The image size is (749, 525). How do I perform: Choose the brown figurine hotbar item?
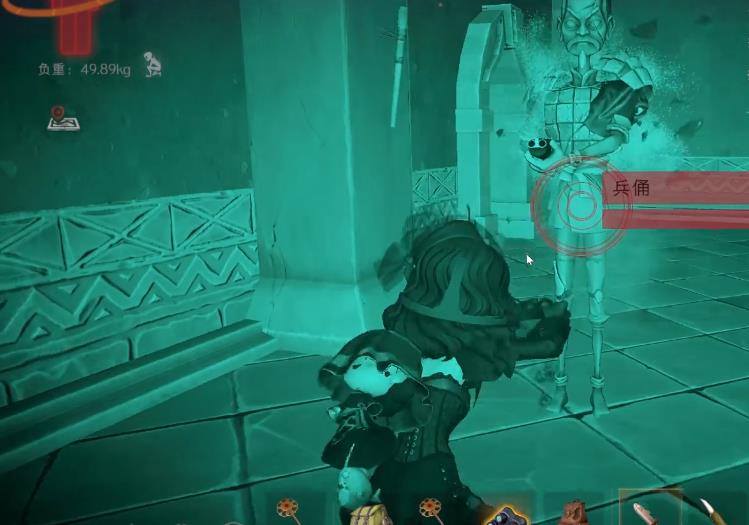point(574,514)
